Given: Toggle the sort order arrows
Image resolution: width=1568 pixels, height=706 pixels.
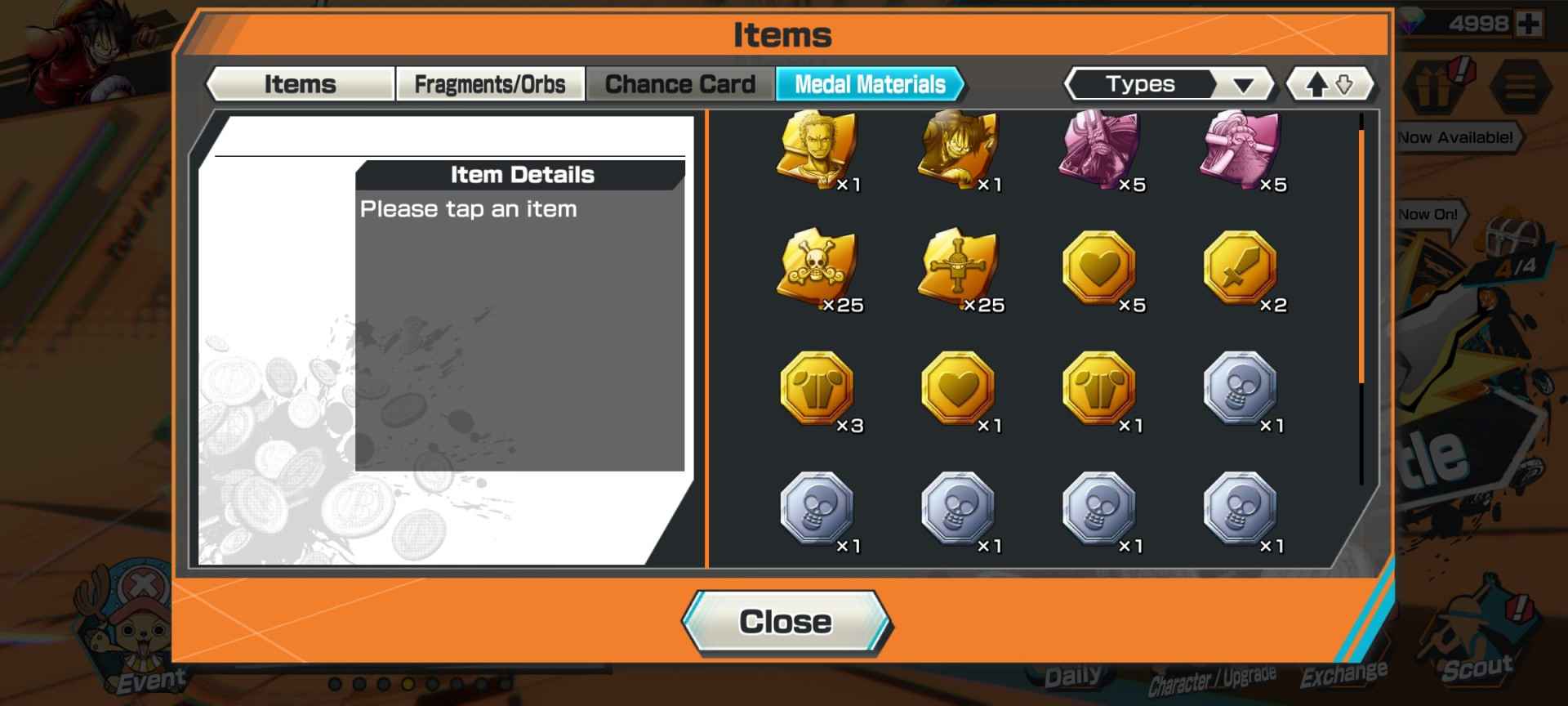Looking at the screenshot, I should [1331, 83].
